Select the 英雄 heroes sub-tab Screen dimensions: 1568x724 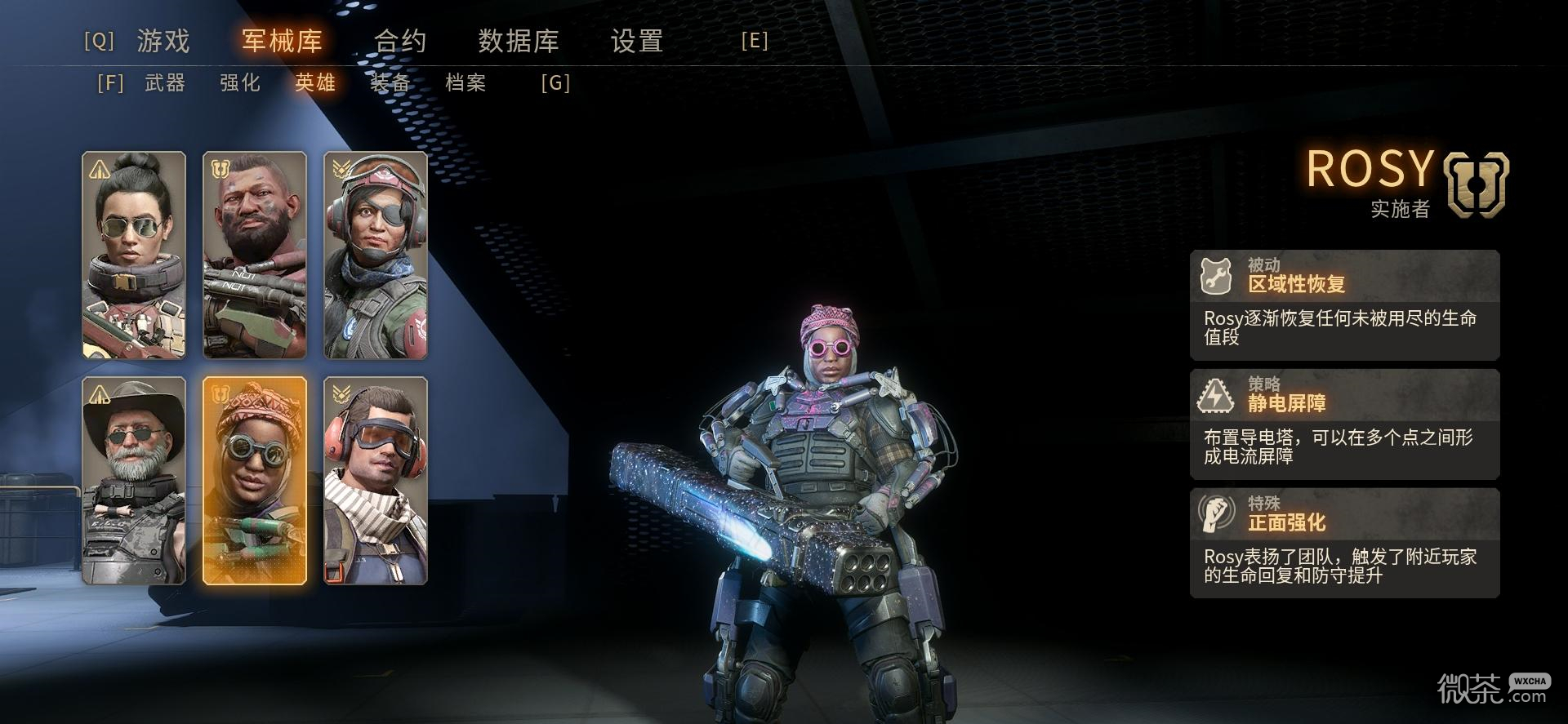point(315,82)
